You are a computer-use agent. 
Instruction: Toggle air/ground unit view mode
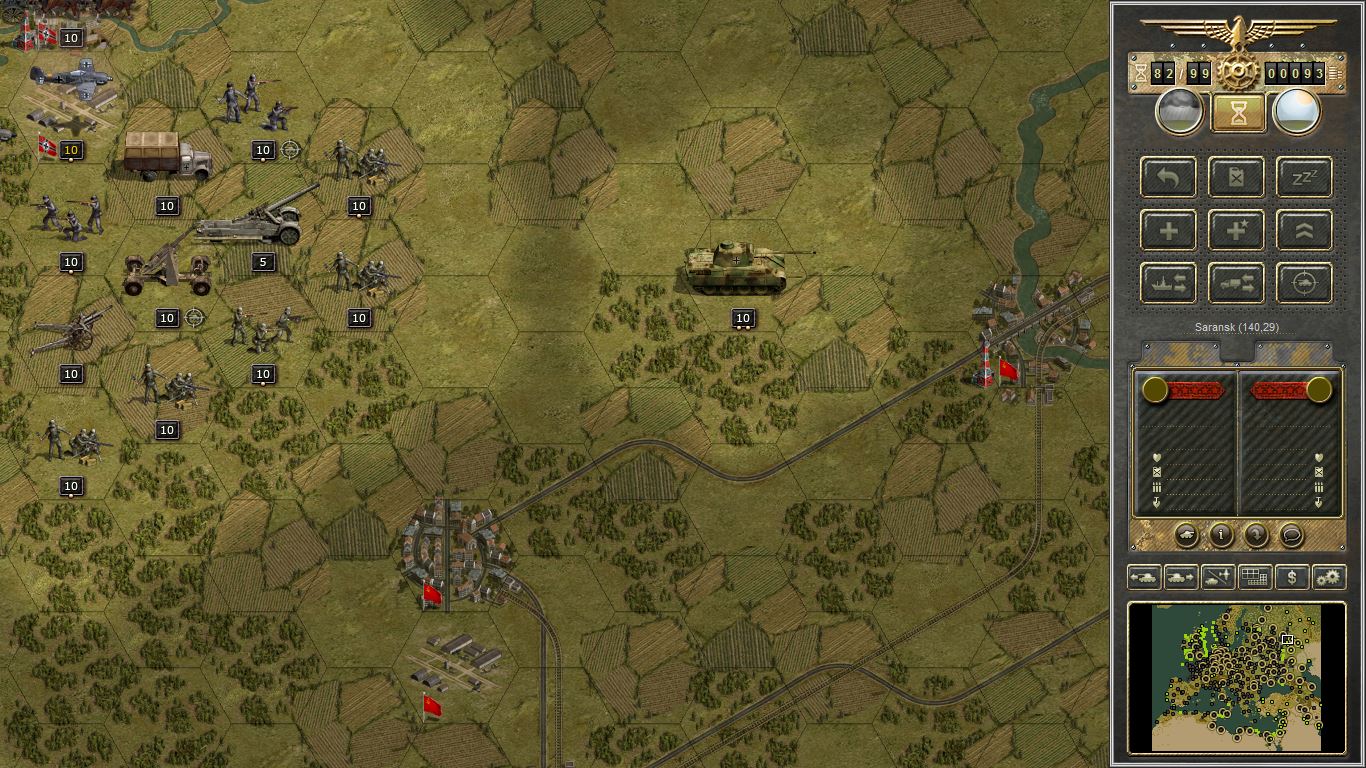(x=1218, y=577)
